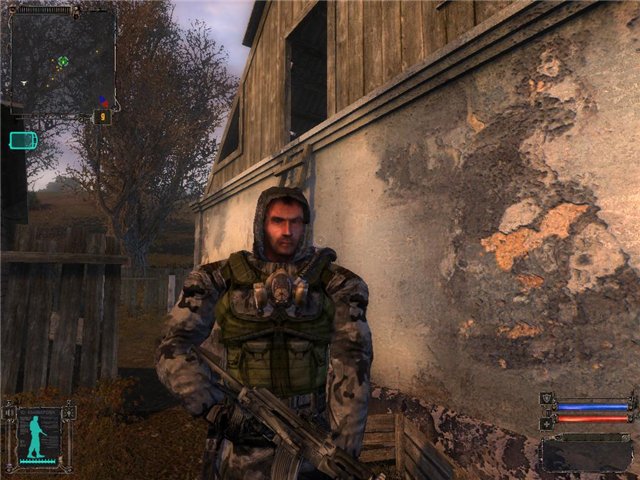This screenshot has height=480, width=640.
Task: Click the visibility lightbulb indicator icon
Action: (x=69, y=411)
